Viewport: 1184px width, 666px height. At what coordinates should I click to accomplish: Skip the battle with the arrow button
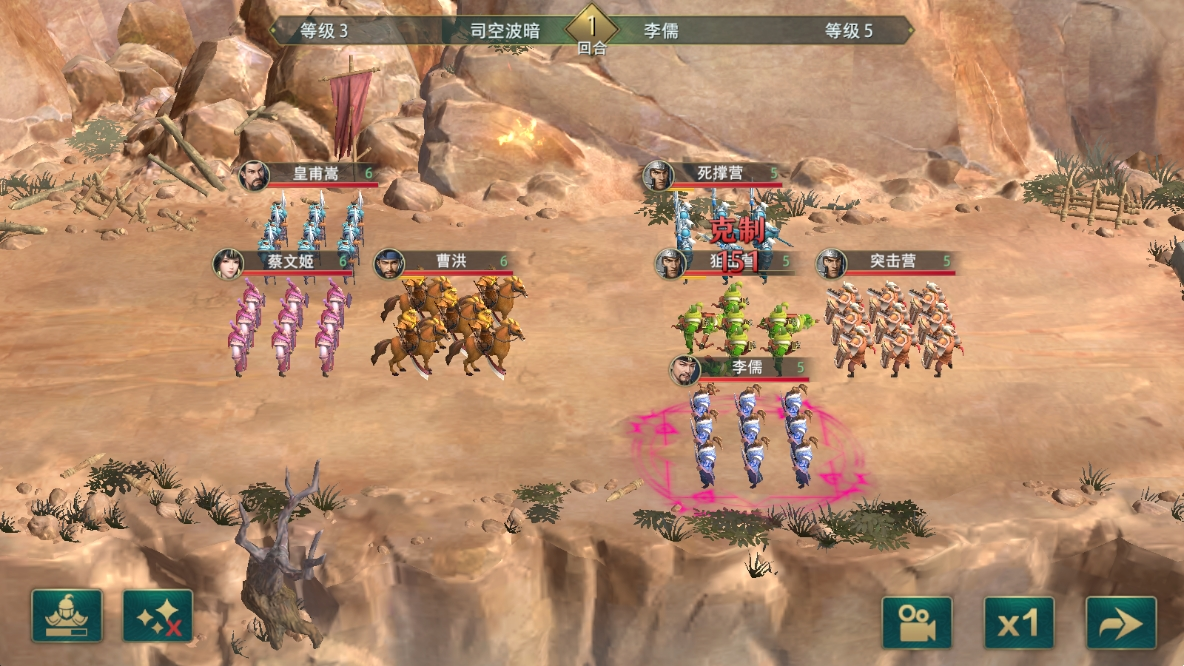pos(1121,623)
